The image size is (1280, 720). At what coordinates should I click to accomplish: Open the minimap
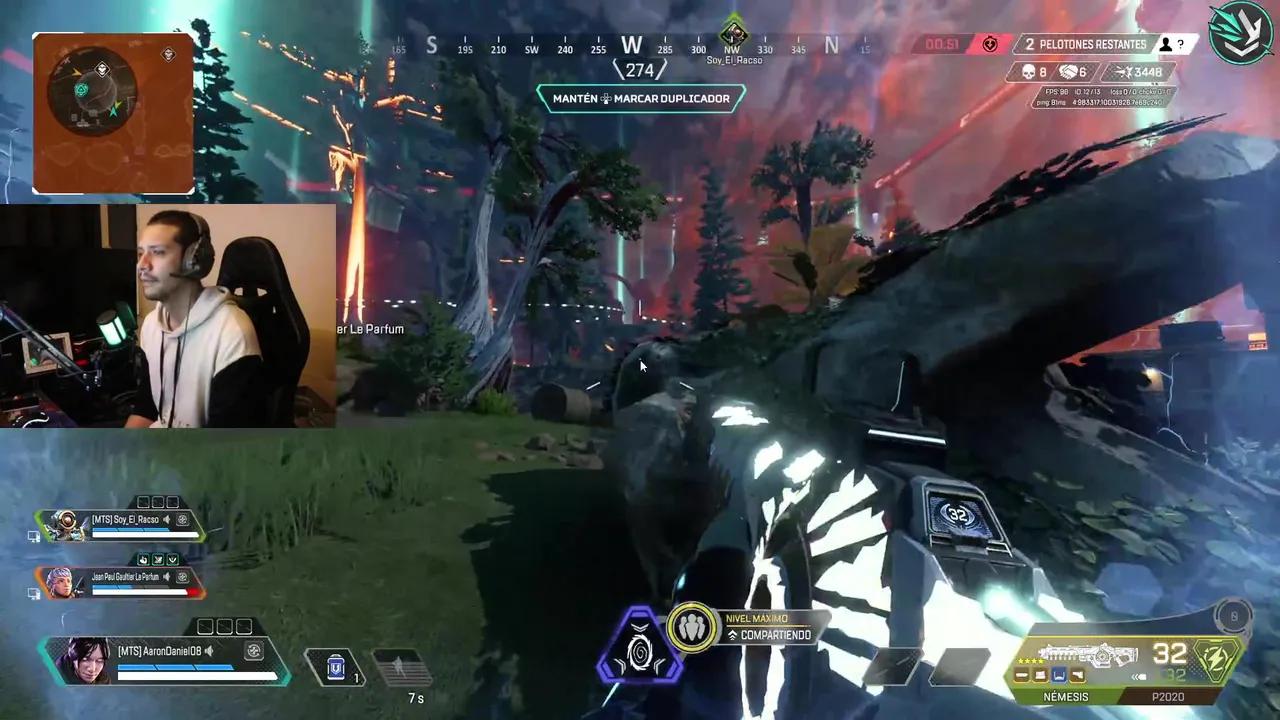pos(113,113)
